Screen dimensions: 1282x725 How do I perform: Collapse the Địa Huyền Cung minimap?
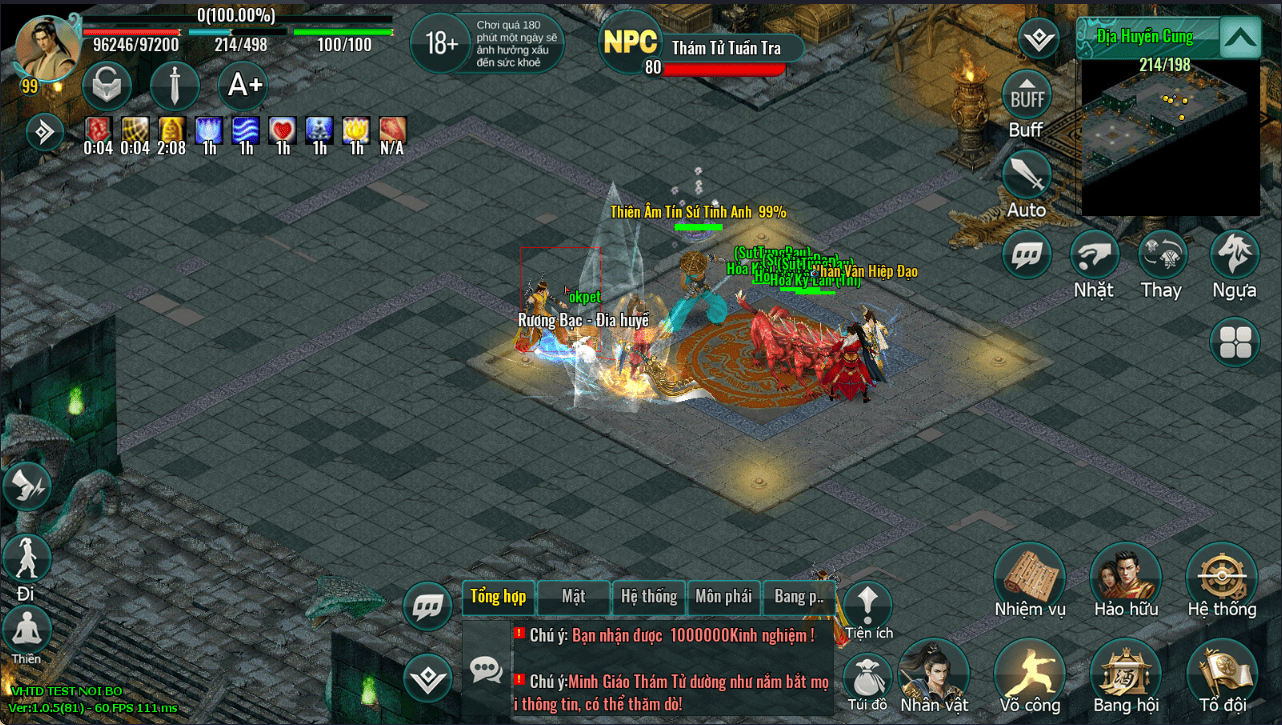pos(1240,39)
